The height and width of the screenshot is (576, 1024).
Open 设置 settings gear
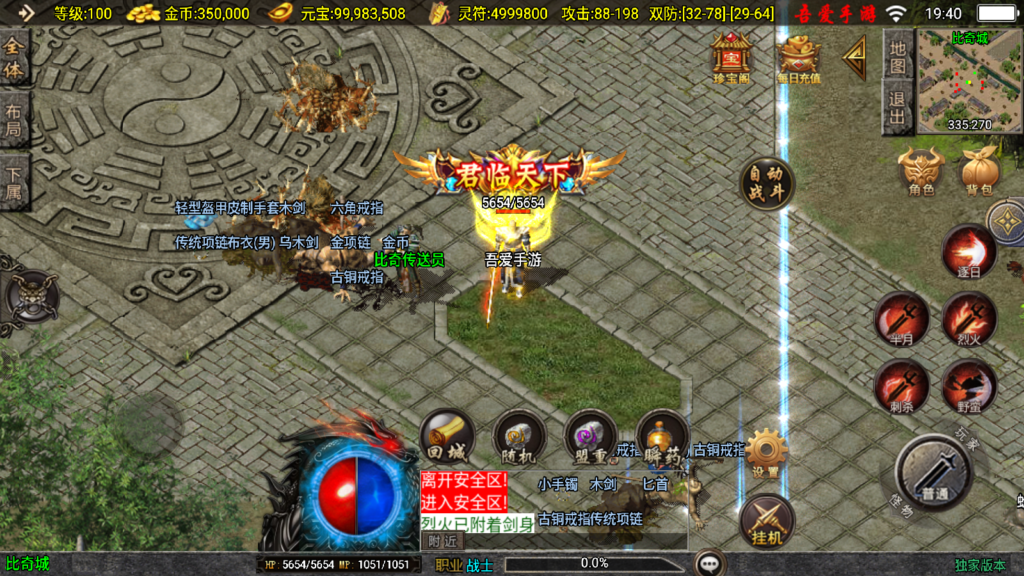[766, 453]
